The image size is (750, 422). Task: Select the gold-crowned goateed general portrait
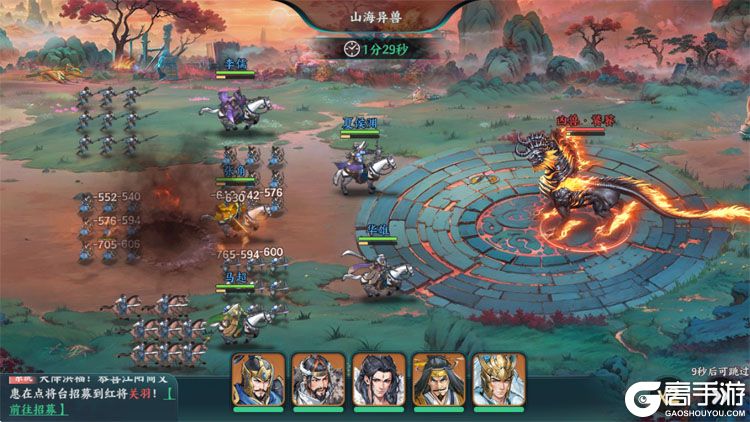coord(438,380)
